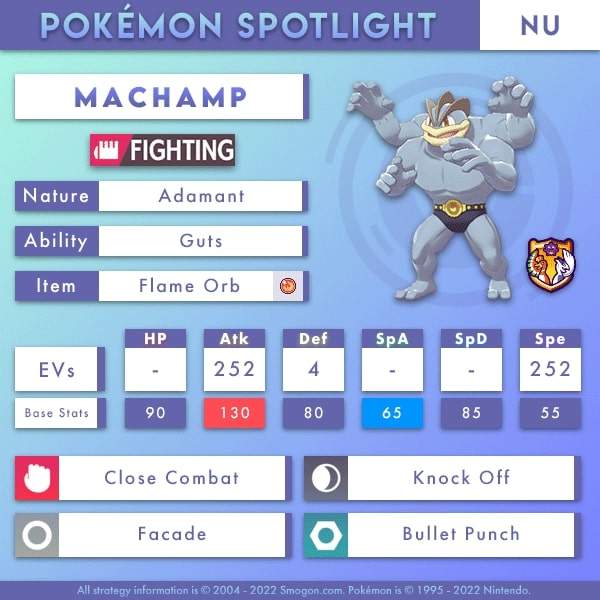The image size is (600, 600).
Task: Click the orange shield badge icon
Action: (545, 265)
